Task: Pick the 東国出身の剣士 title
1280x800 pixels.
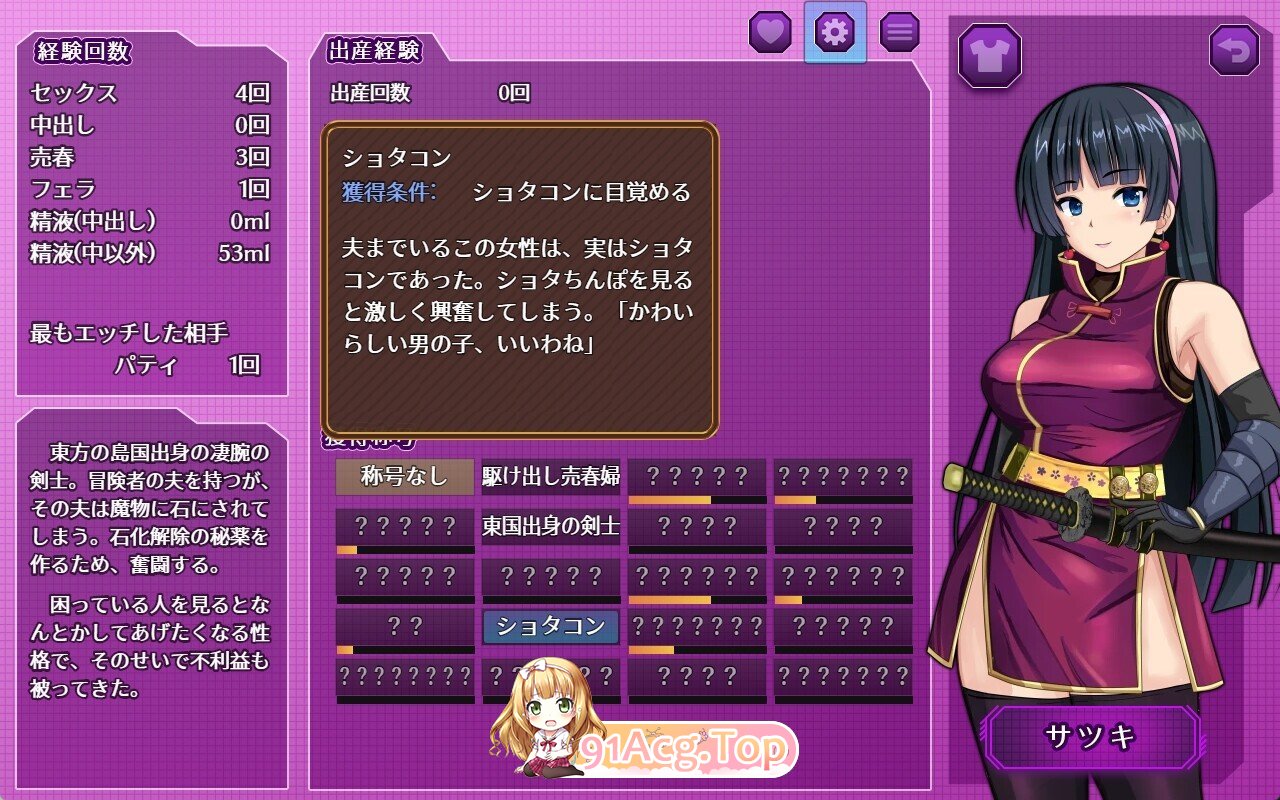Action: 551,525
